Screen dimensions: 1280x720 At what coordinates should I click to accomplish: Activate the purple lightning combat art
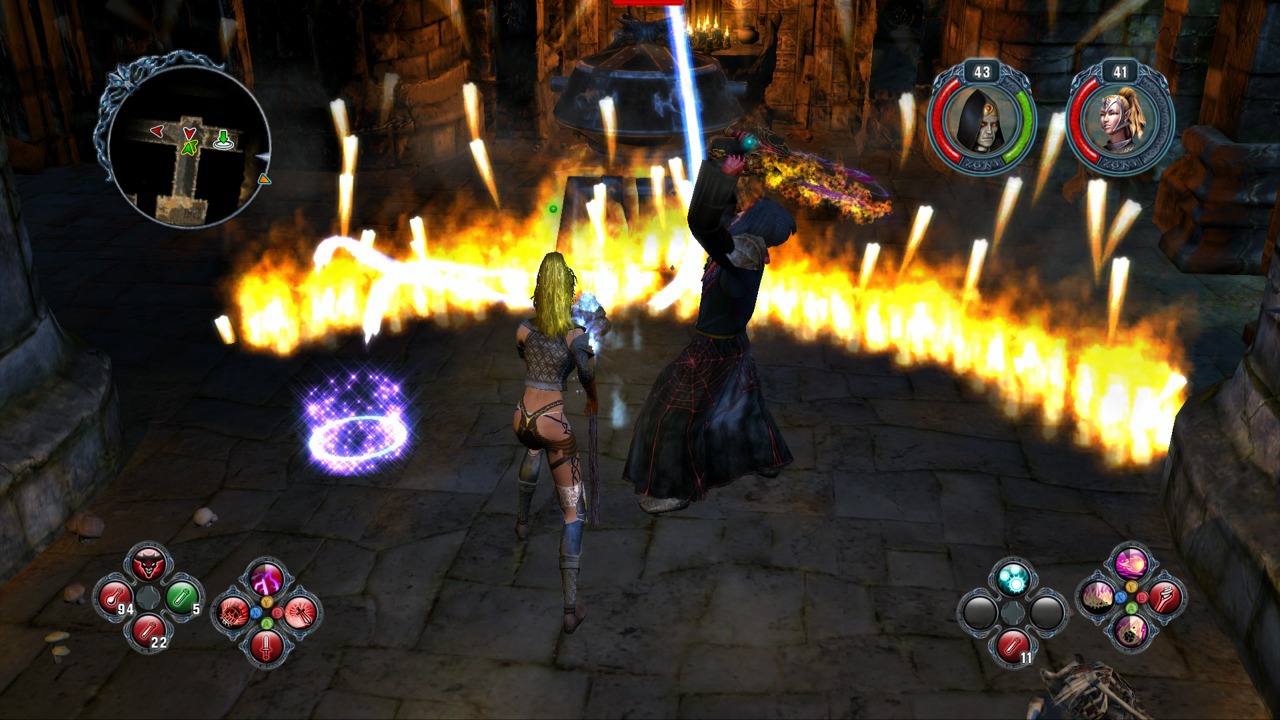[x=267, y=579]
